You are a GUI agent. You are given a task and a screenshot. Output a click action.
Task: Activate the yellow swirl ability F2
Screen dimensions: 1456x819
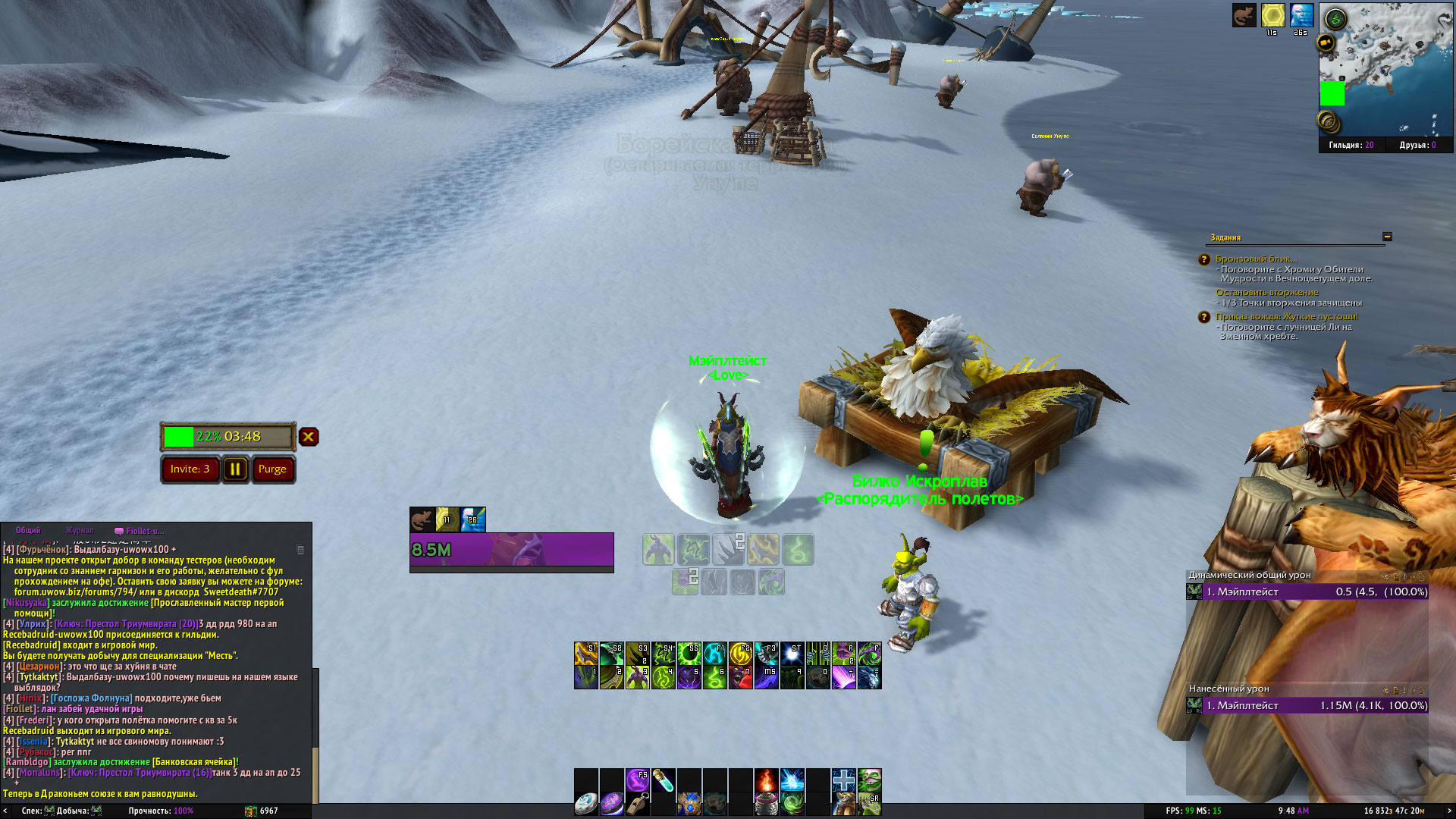(x=740, y=654)
